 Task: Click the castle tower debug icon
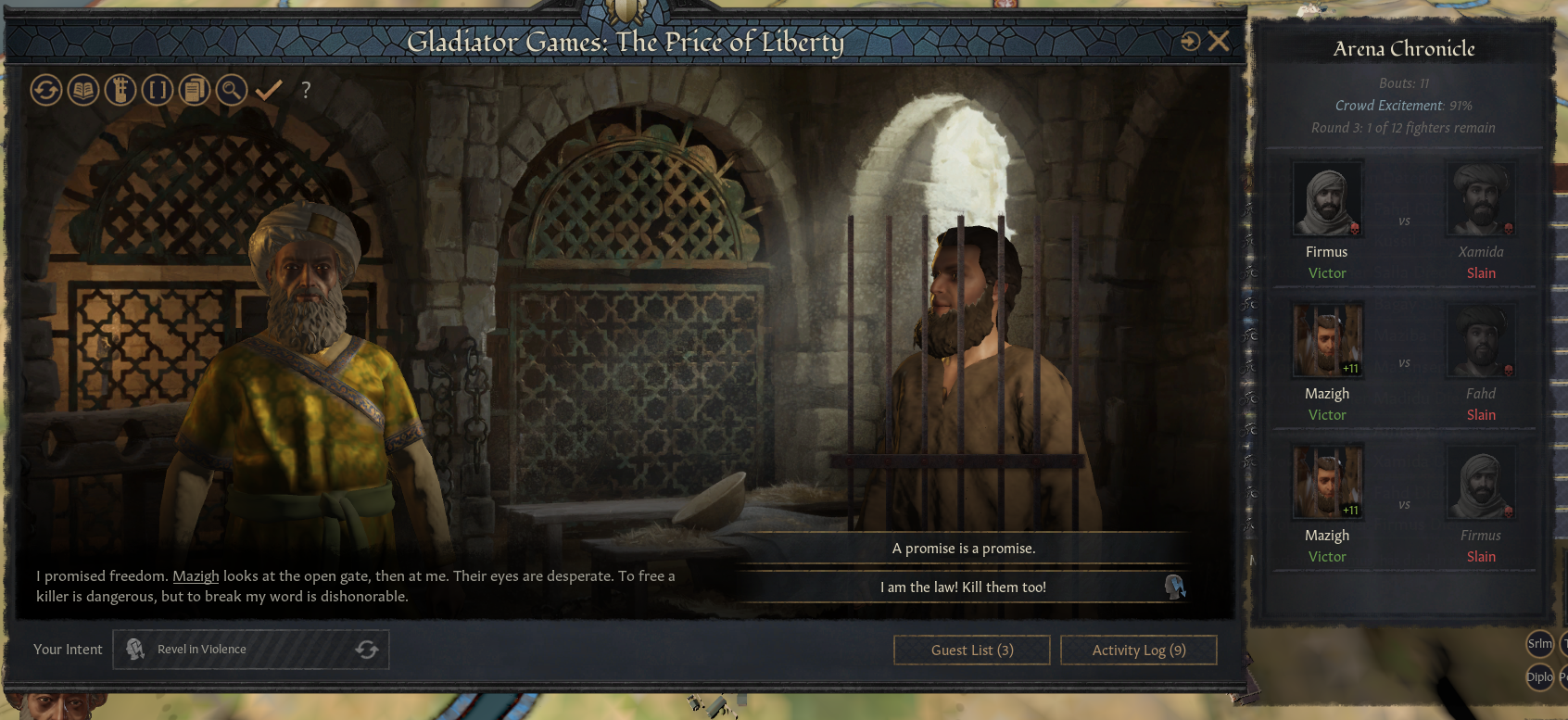(x=120, y=90)
